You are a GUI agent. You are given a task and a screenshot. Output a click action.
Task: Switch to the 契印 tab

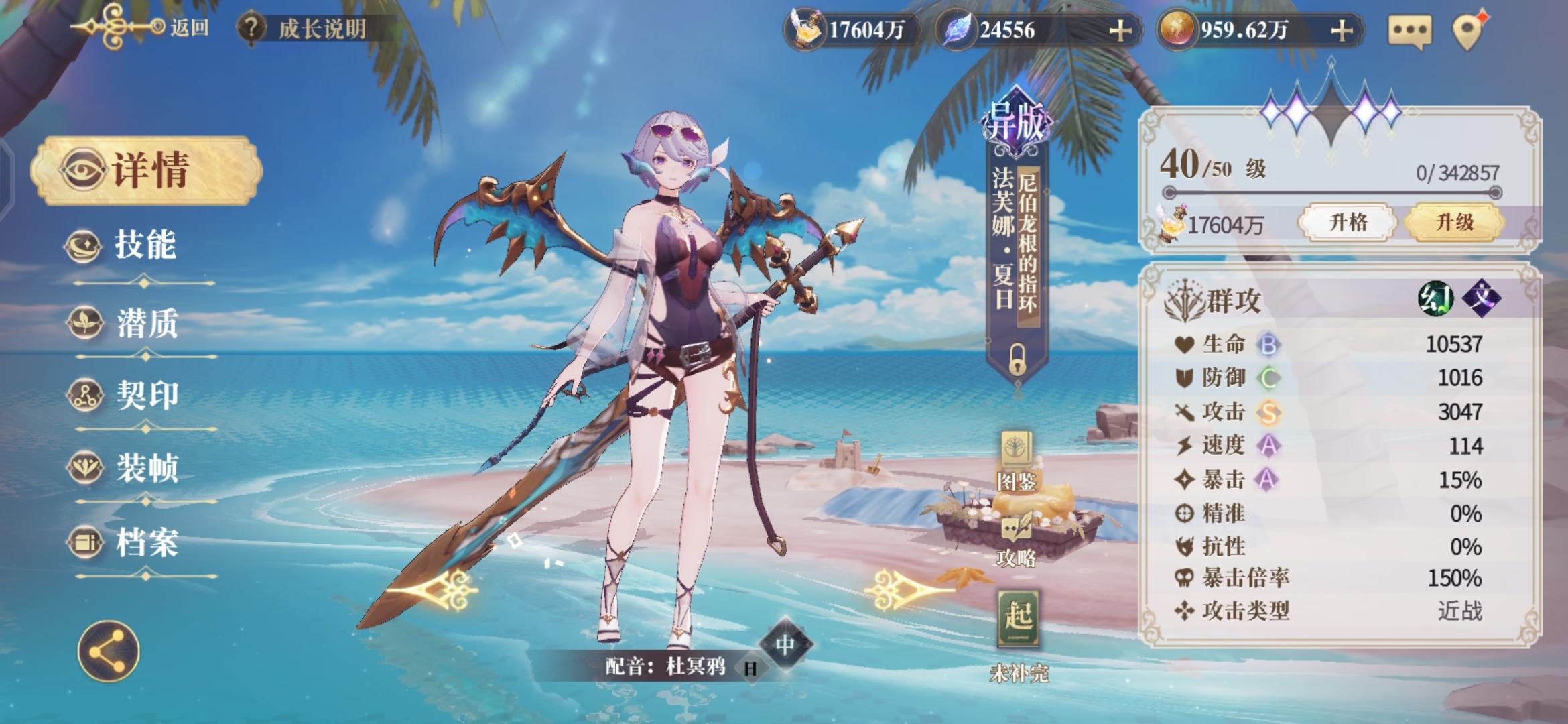[145, 396]
